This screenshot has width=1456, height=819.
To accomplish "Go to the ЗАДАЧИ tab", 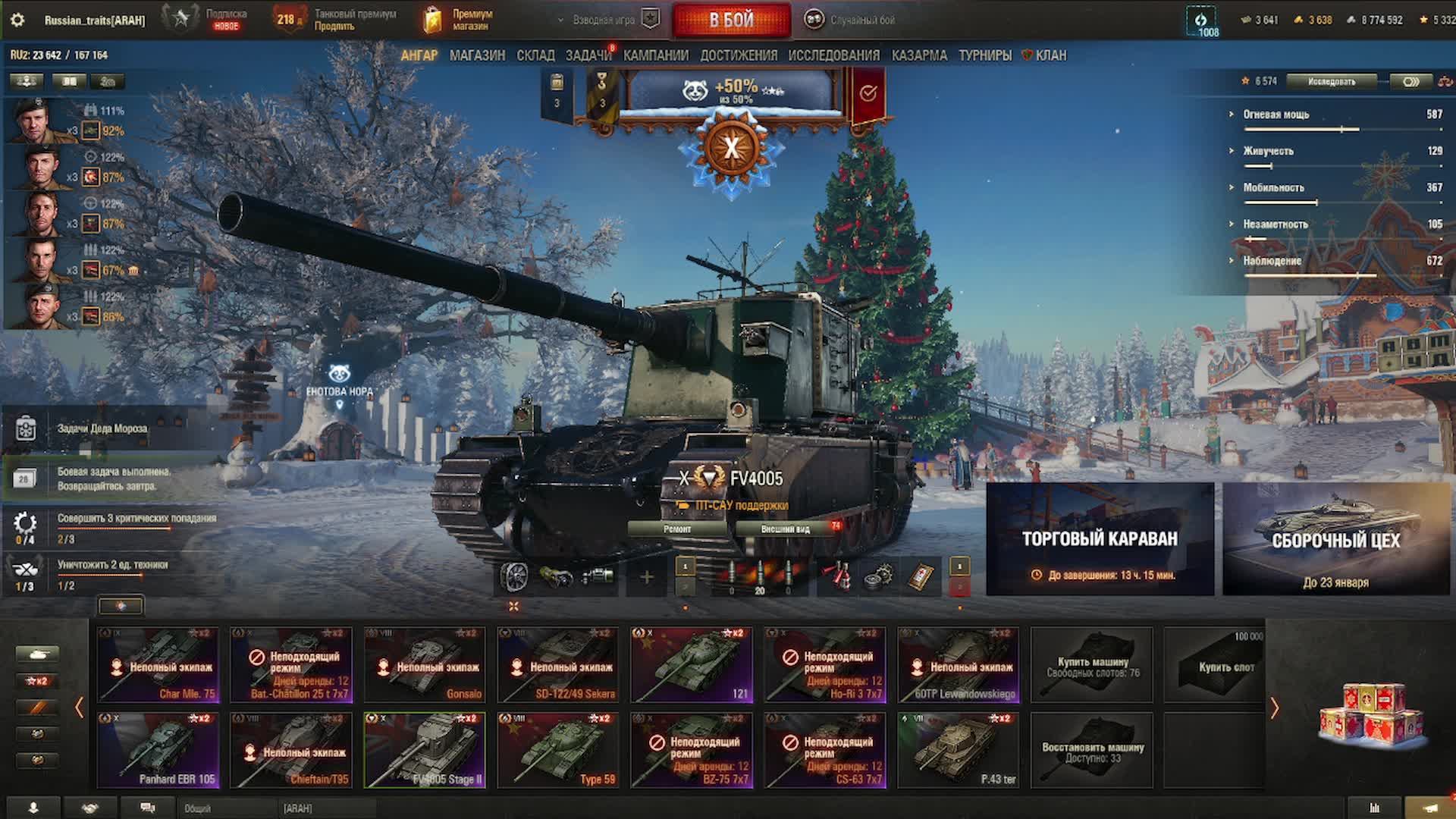I will [x=588, y=55].
